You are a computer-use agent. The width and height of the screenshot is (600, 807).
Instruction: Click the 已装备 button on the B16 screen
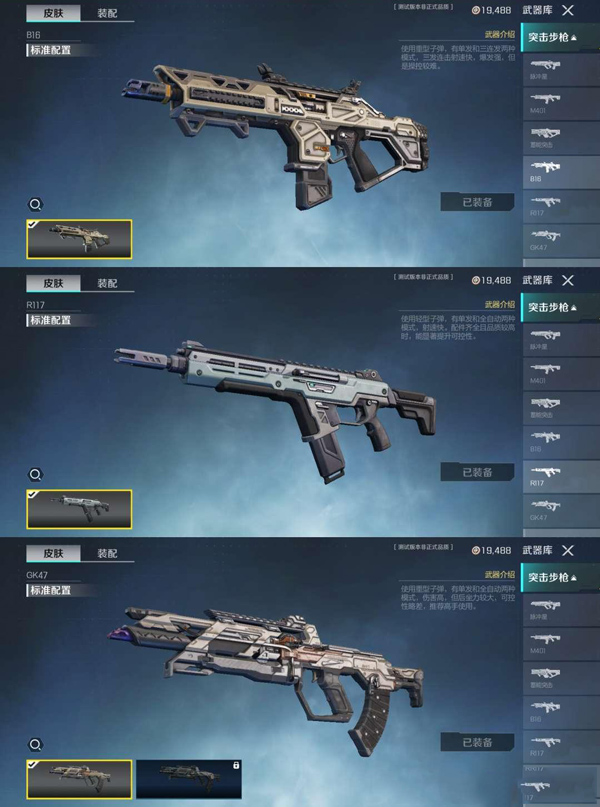click(477, 202)
